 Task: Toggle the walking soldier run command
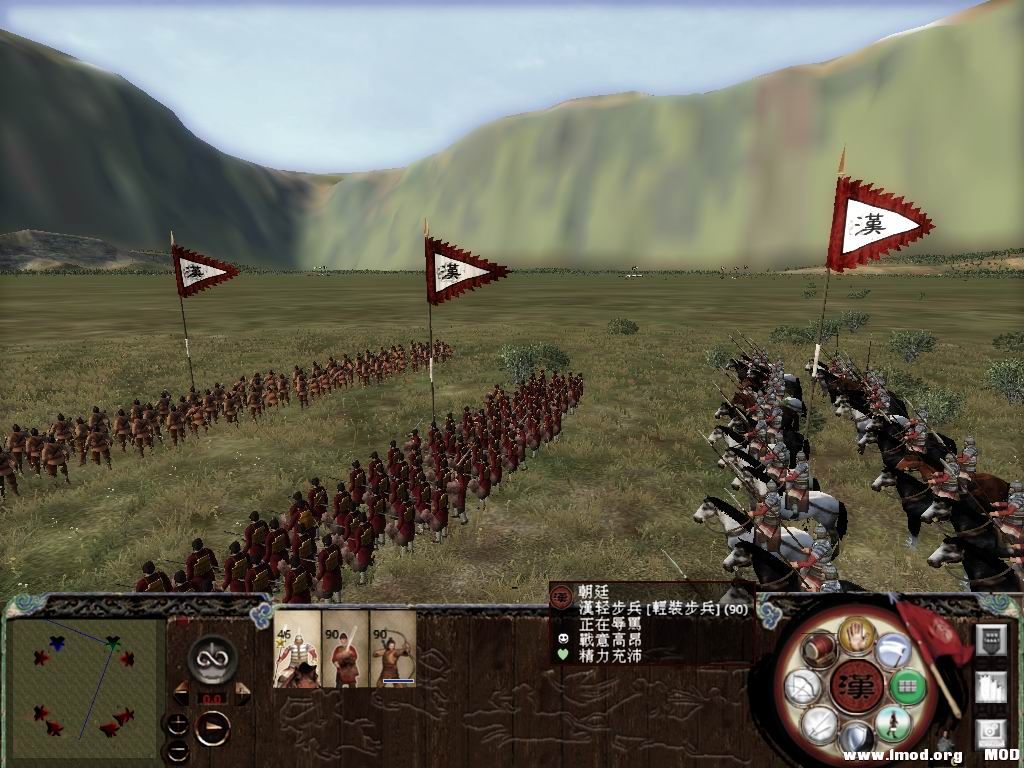(892, 723)
